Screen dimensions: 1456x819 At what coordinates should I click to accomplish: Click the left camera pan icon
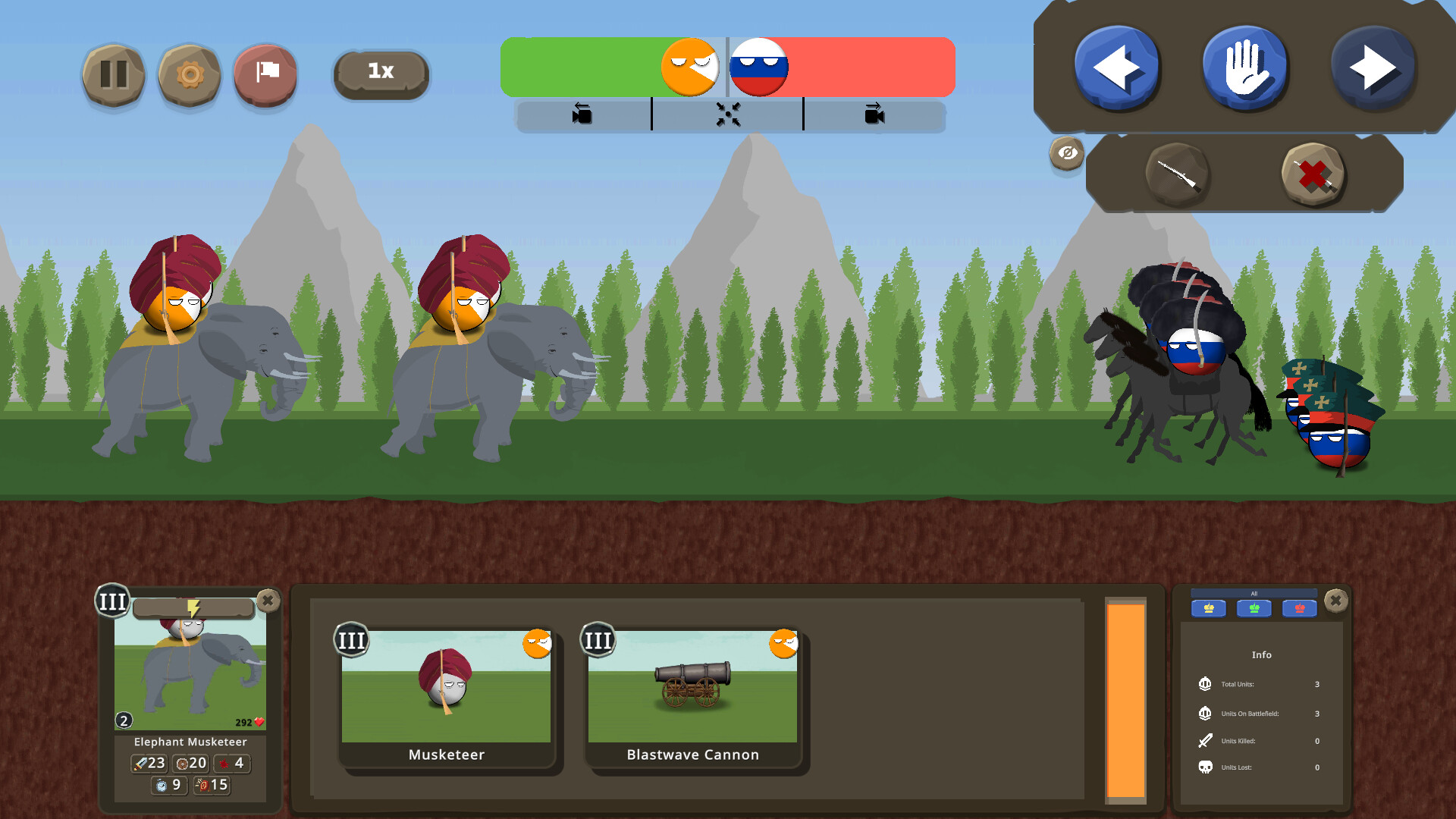coord(581,115)
